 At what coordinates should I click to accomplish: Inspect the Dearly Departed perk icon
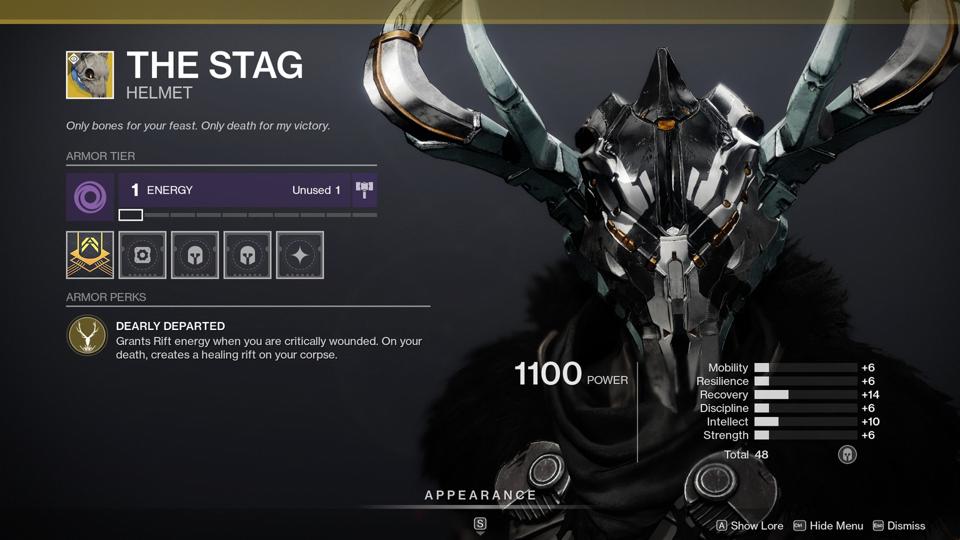(88, 337)
